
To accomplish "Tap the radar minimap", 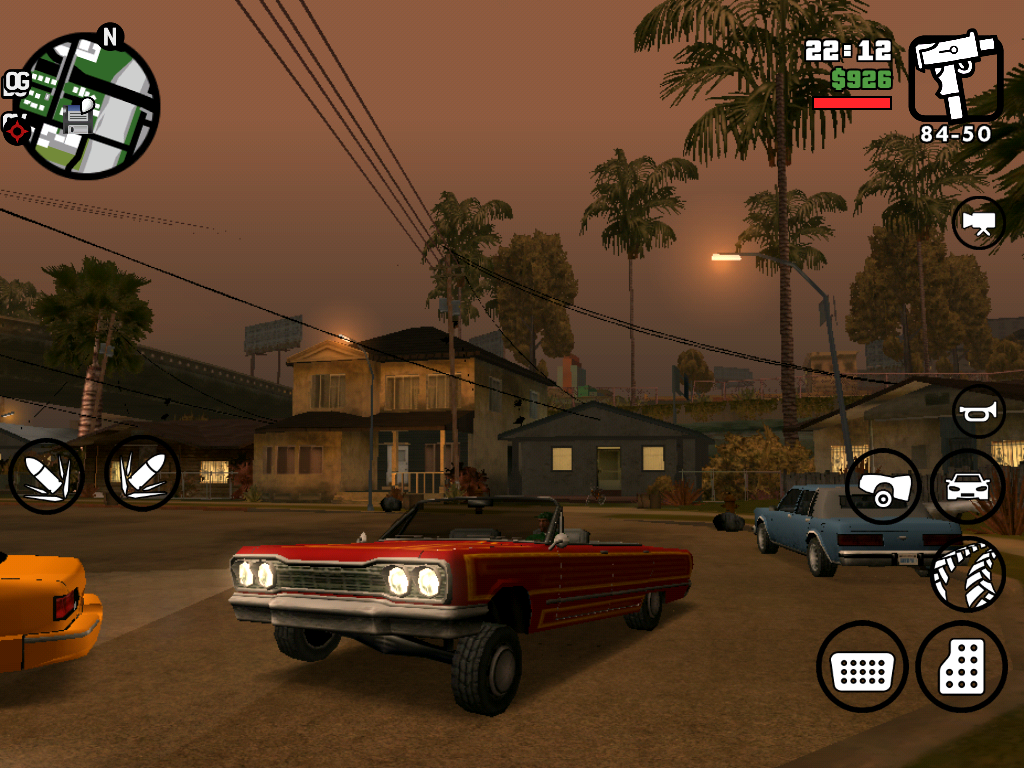I will (88, 105).
